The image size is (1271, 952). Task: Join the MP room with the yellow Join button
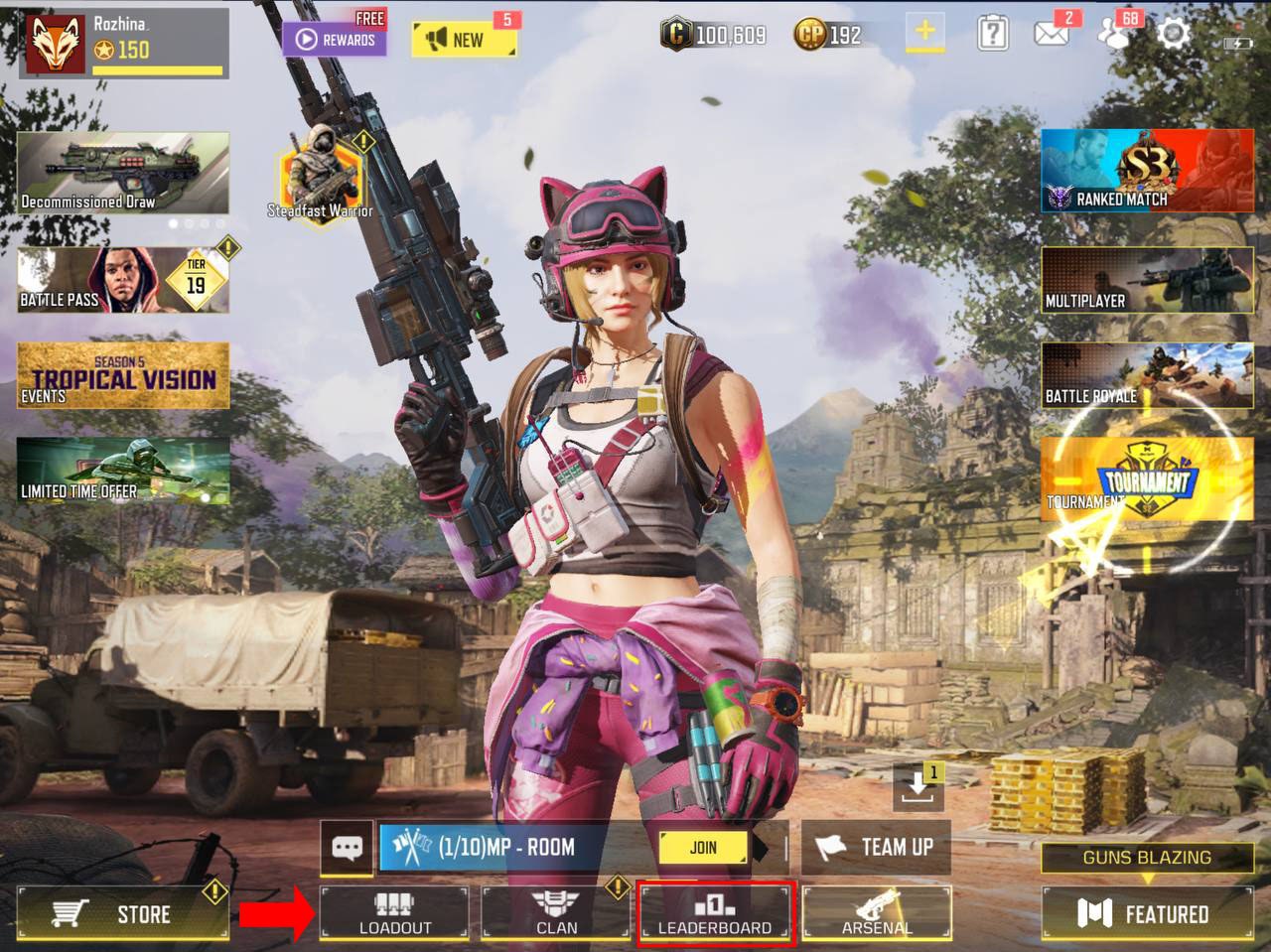(703, 847)
